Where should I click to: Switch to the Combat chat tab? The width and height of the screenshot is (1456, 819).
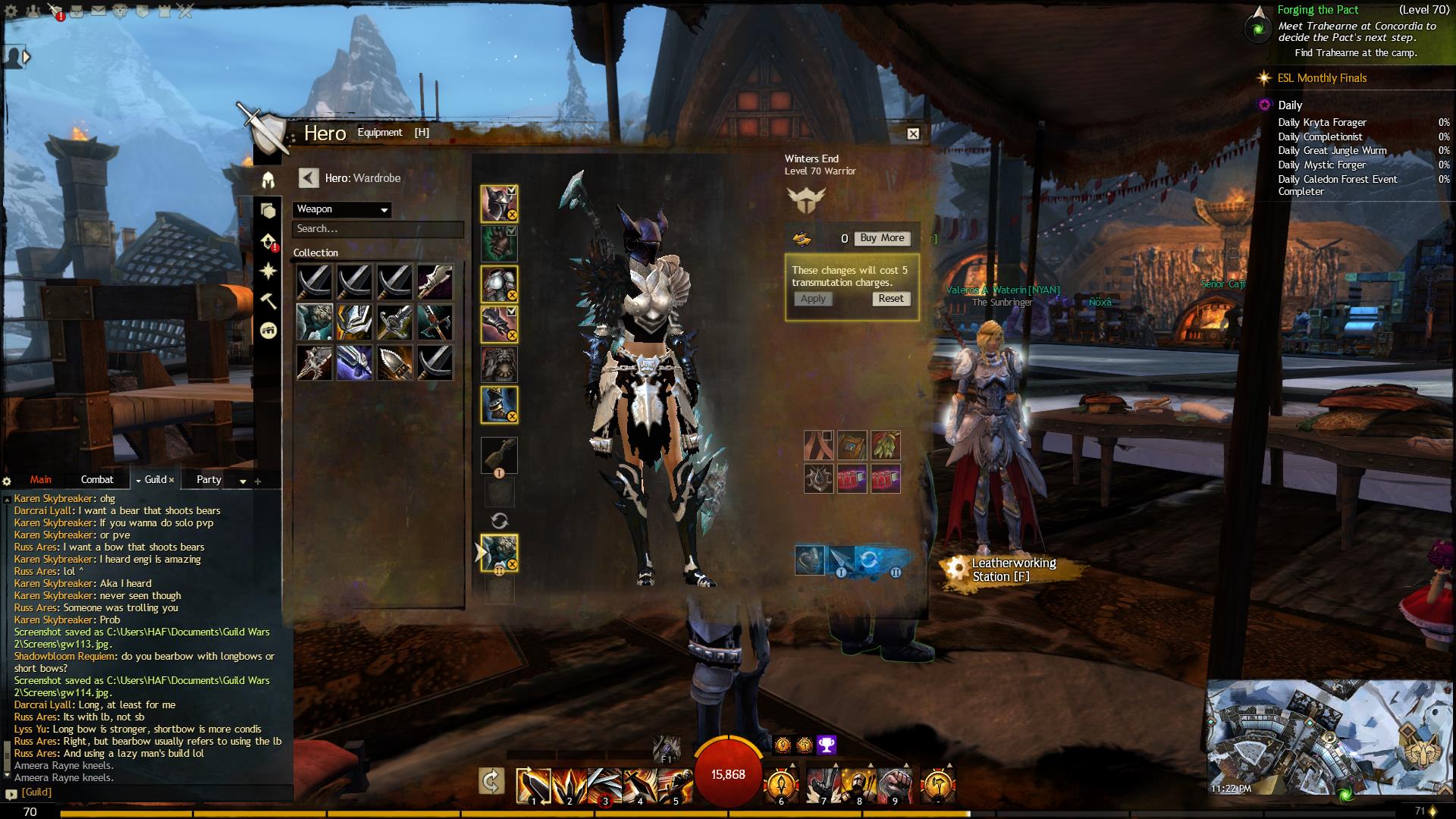coord(97,479)
